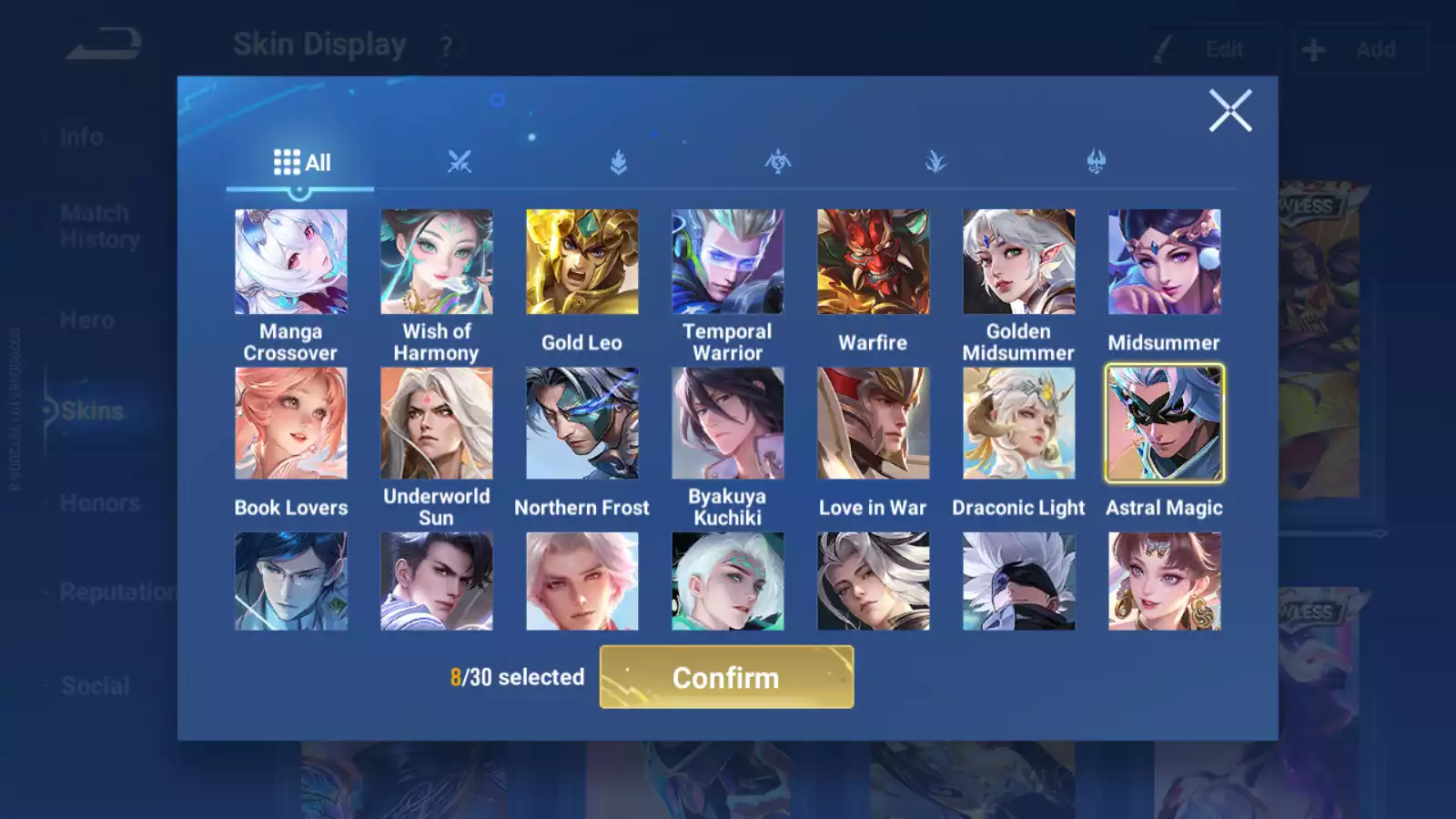Select the Wish of Harmony skin thumbnail

pos(436,261)
